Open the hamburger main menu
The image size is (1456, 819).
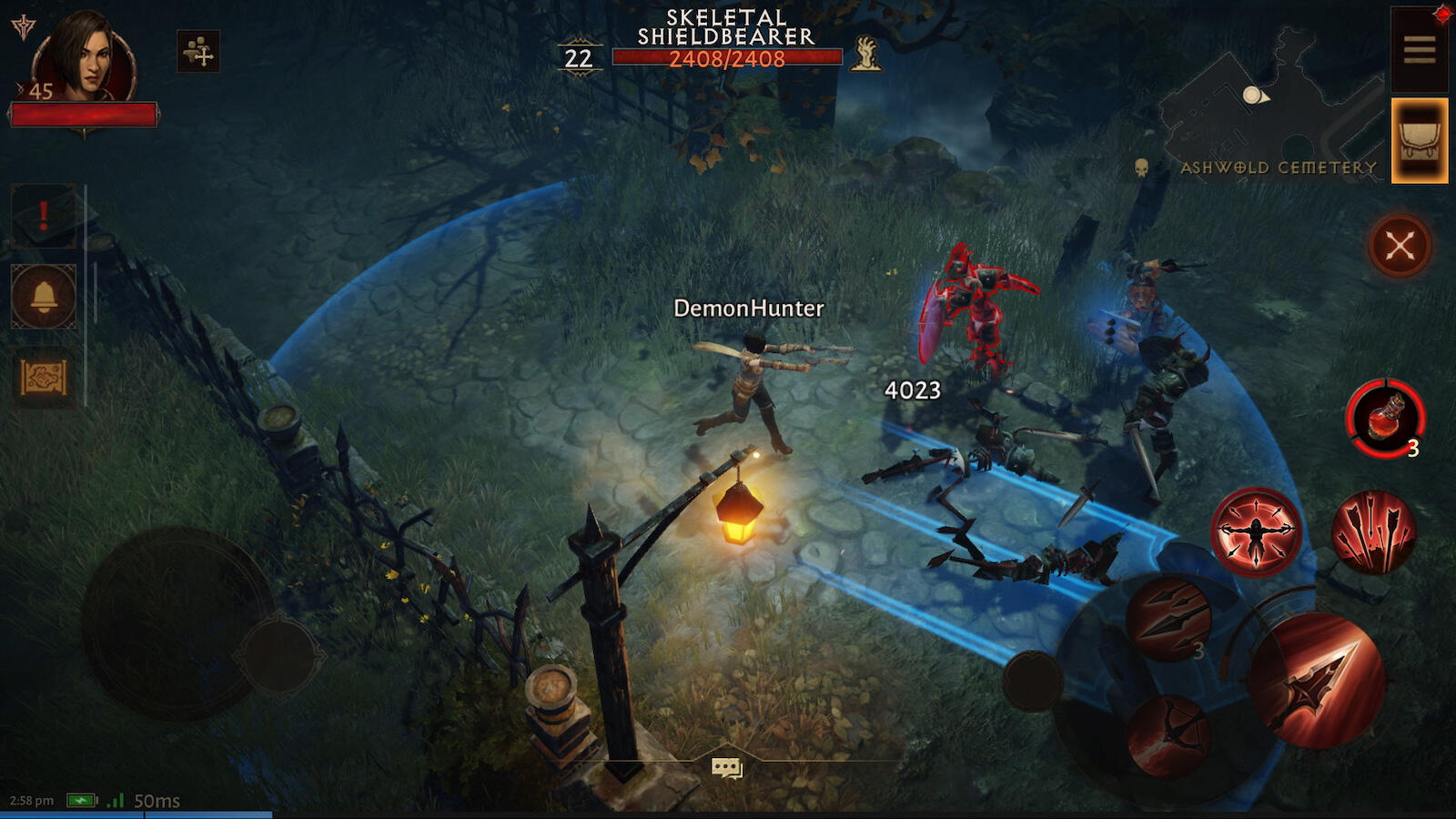1419,49
